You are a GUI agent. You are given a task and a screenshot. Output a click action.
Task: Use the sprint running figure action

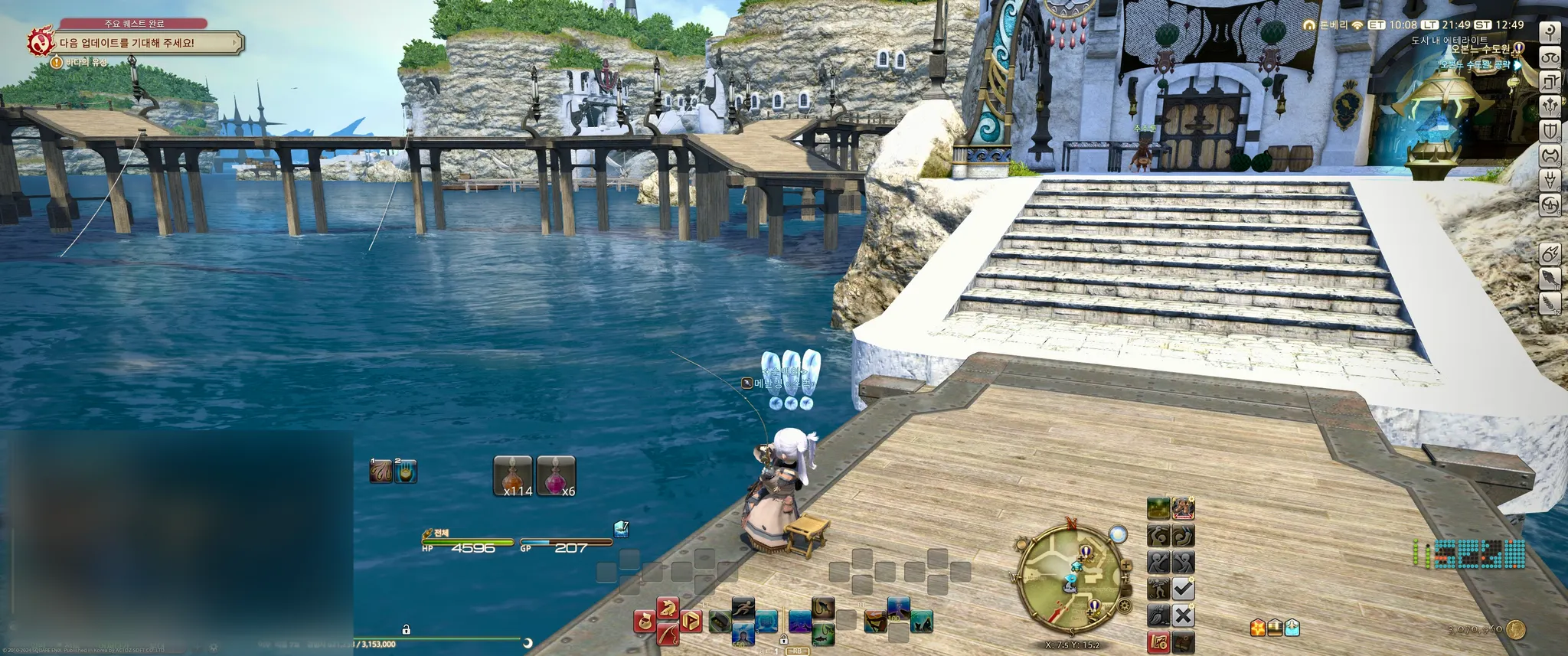pyautogui.click(x=743, y=609)
